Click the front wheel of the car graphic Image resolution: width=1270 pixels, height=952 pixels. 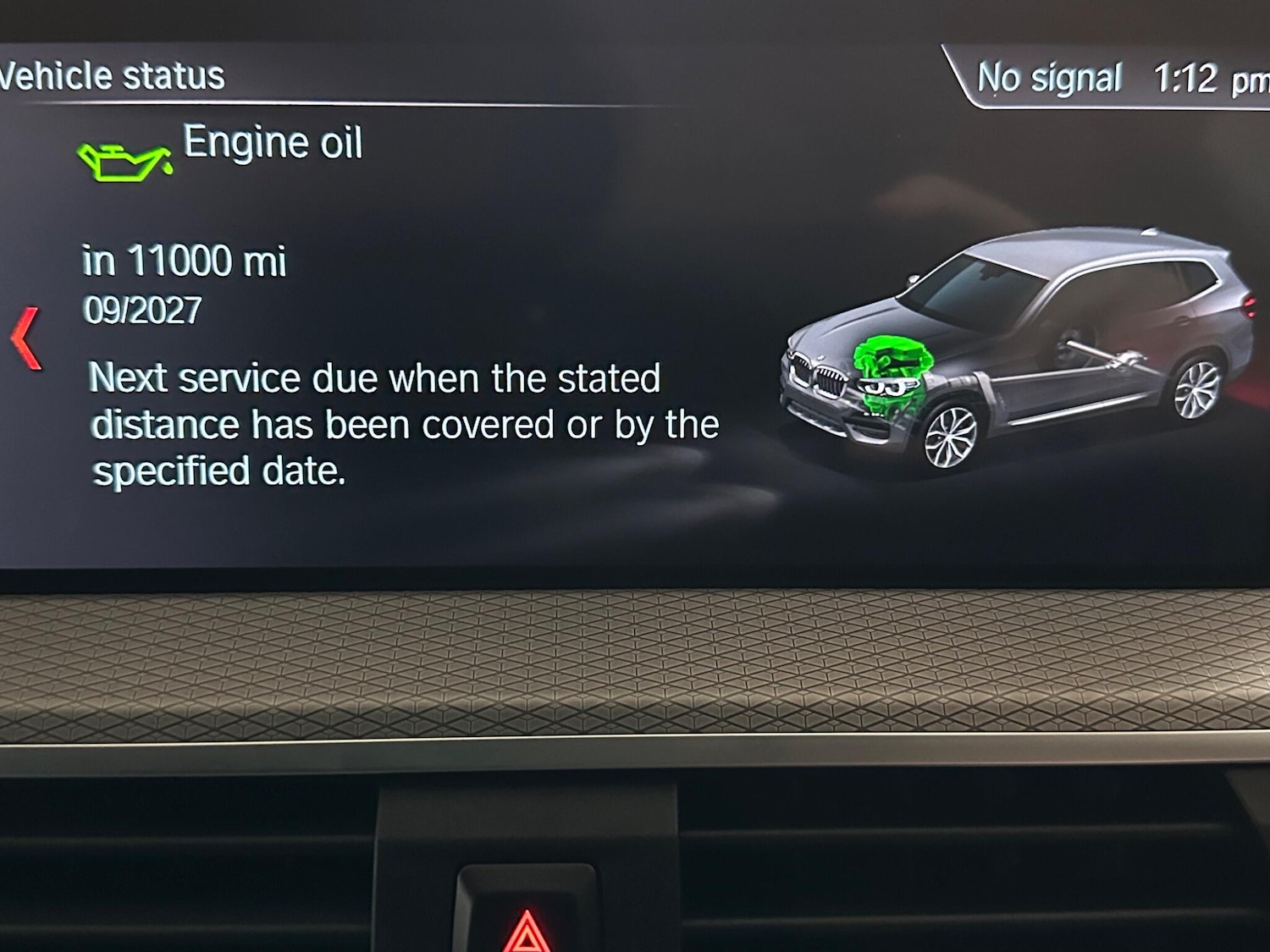950,437
